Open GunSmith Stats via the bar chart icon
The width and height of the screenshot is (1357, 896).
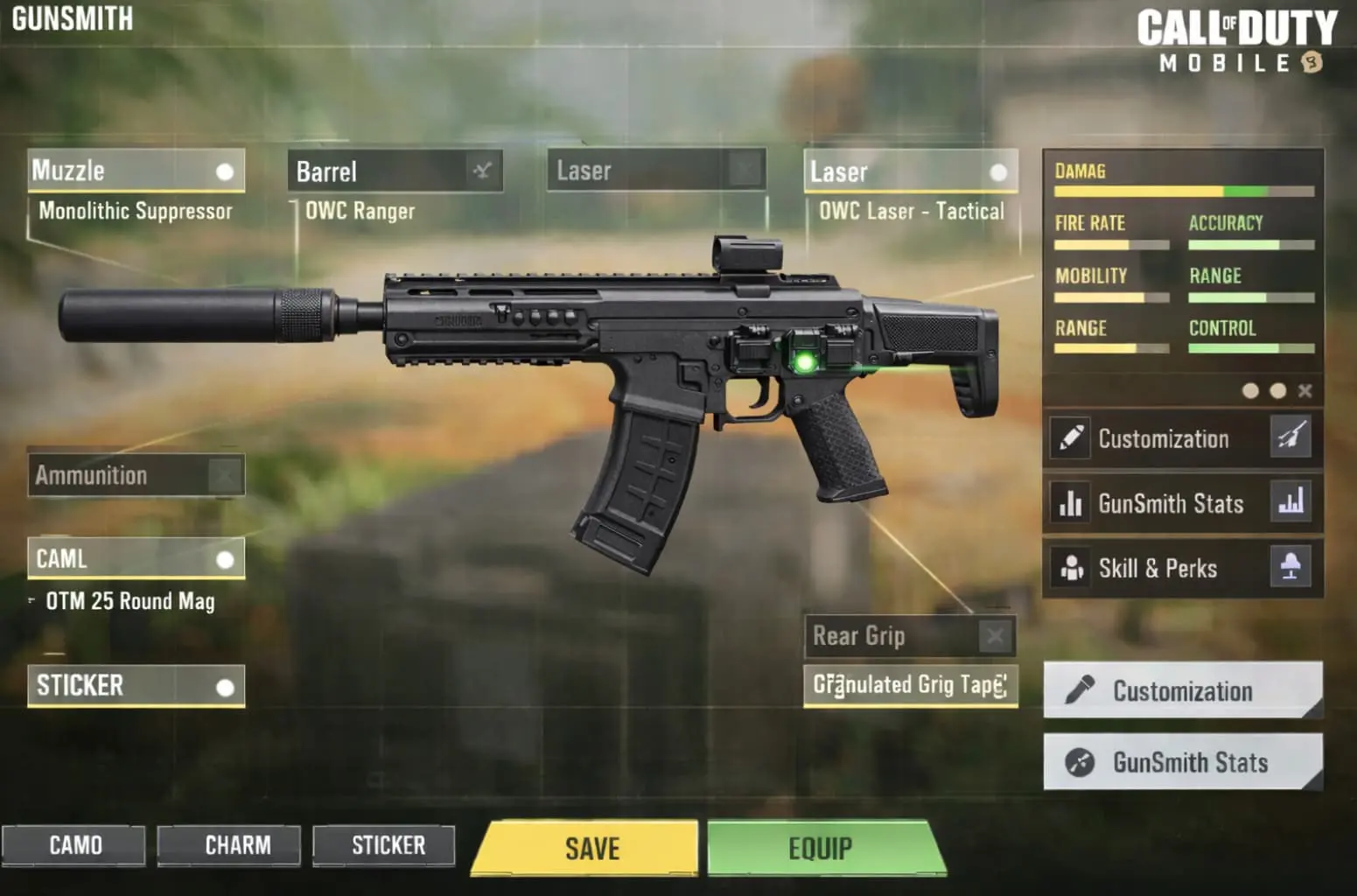click(1071, 503)
